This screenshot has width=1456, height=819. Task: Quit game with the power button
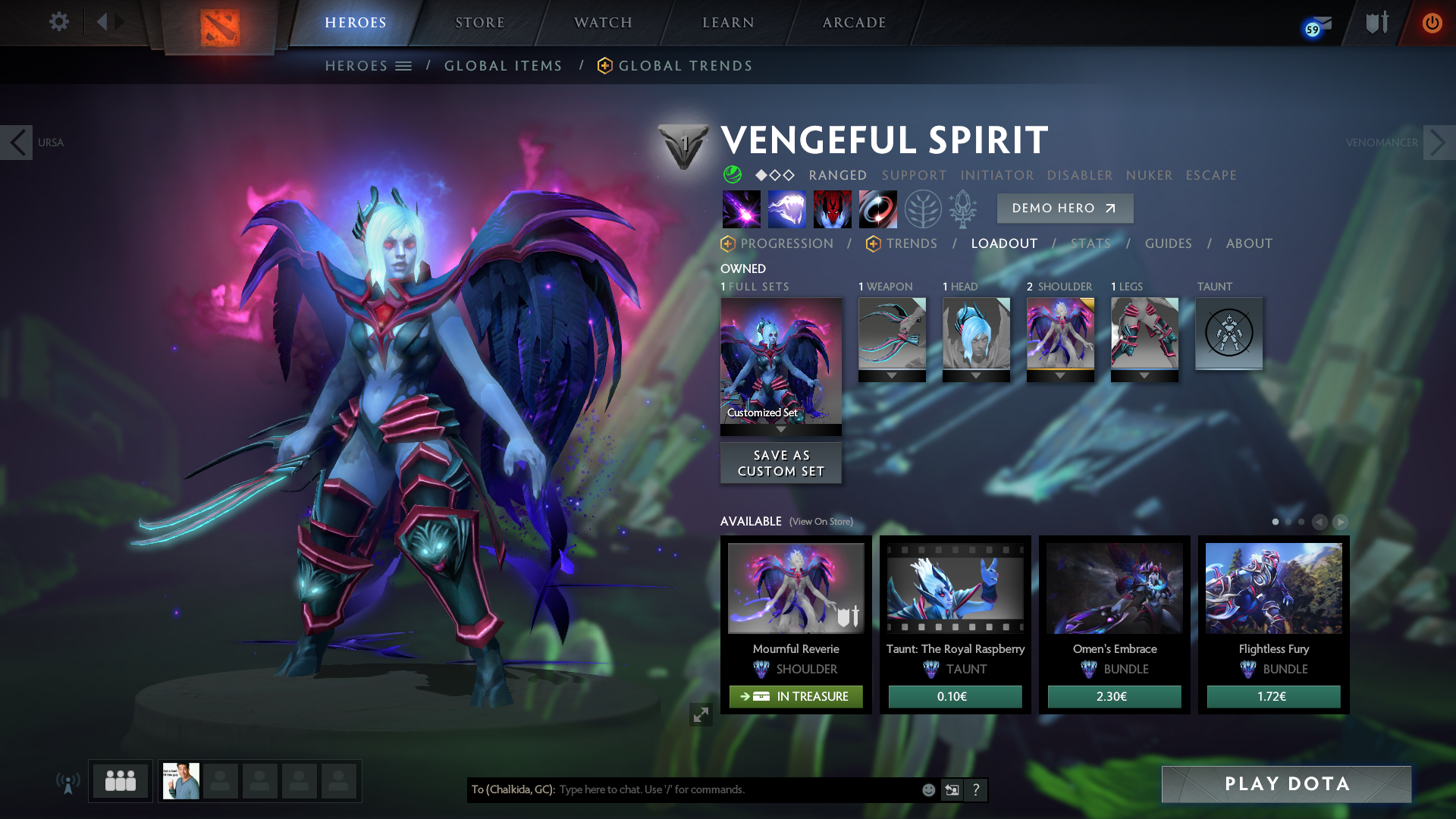click(1432, 23)
